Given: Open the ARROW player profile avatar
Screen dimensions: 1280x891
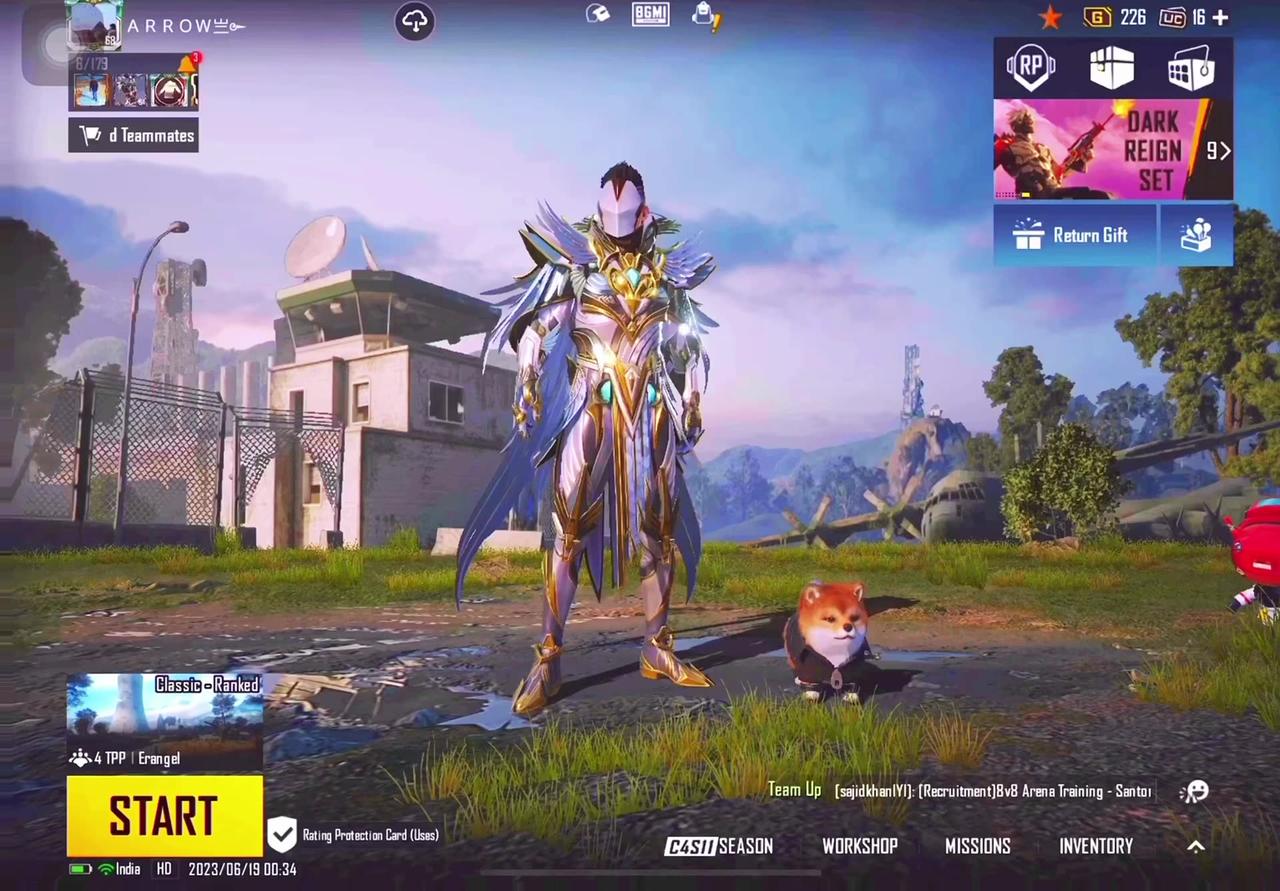Looking at the screenshot, I should [x=94, y=25].
